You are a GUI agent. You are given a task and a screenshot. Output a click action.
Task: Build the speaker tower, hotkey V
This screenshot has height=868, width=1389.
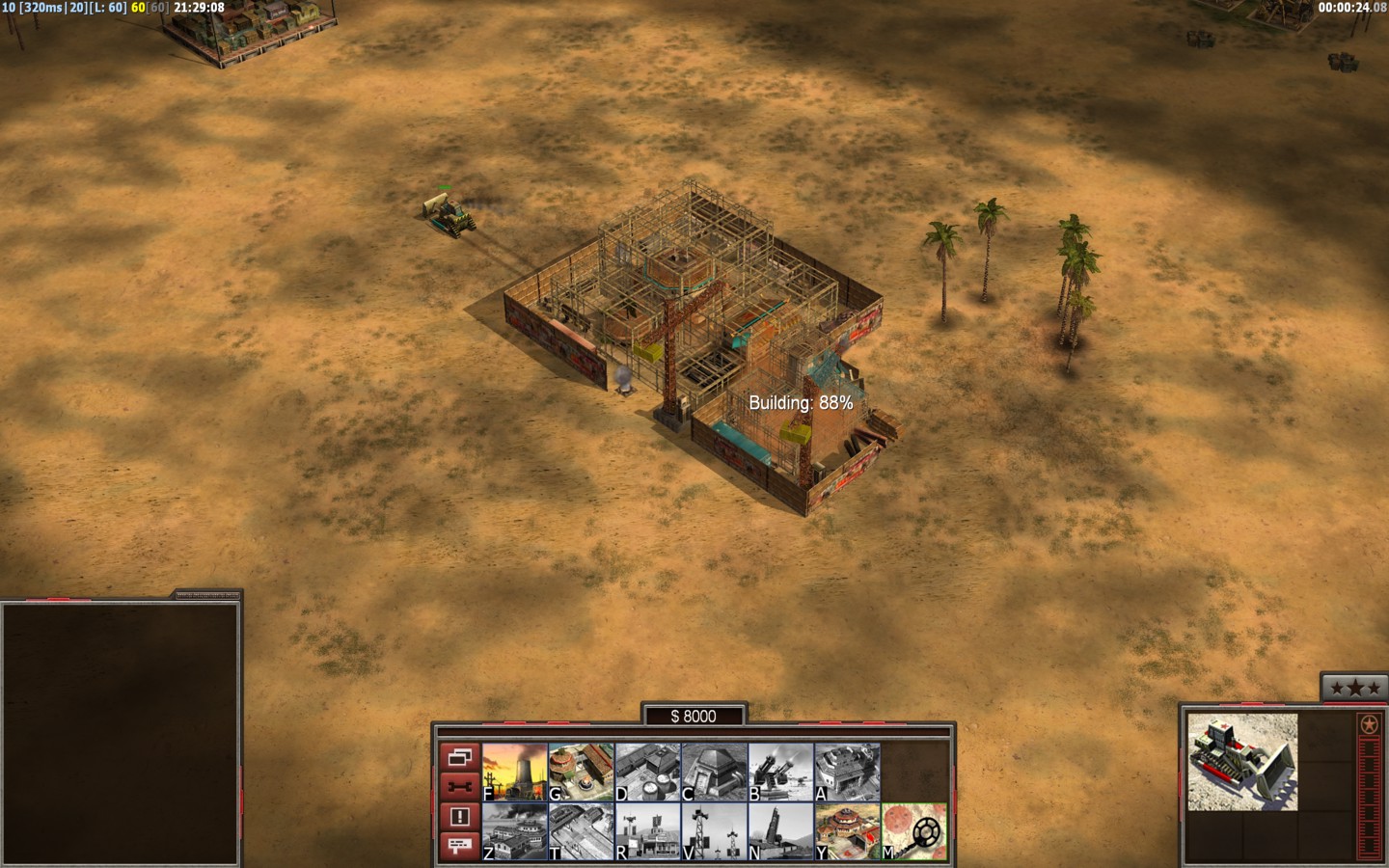pyautogui.click(x=715, y=831)
